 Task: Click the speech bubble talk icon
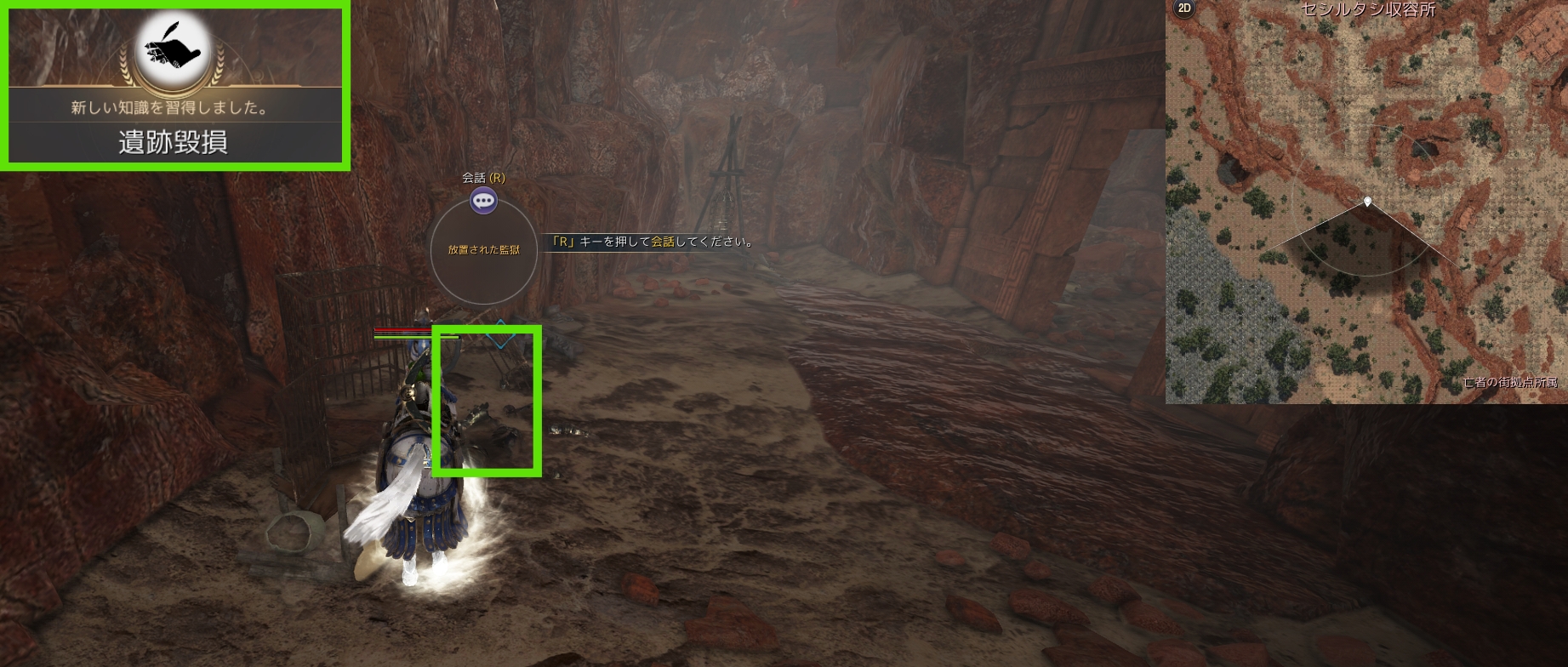484,201
